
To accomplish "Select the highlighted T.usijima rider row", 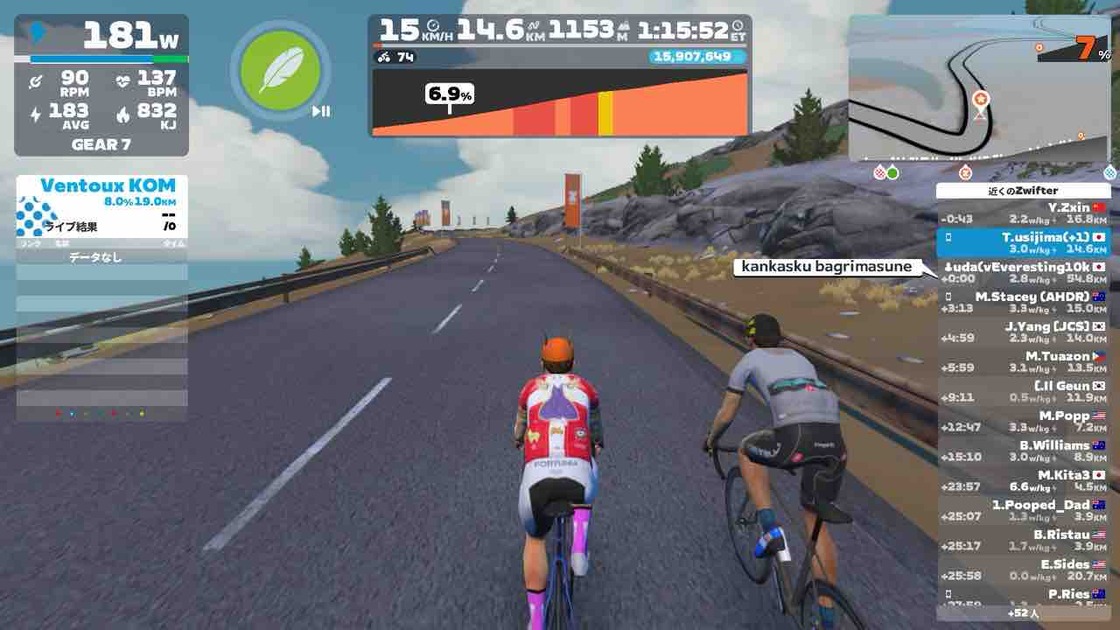I will pyautogui.click(x=1024, y=243).
